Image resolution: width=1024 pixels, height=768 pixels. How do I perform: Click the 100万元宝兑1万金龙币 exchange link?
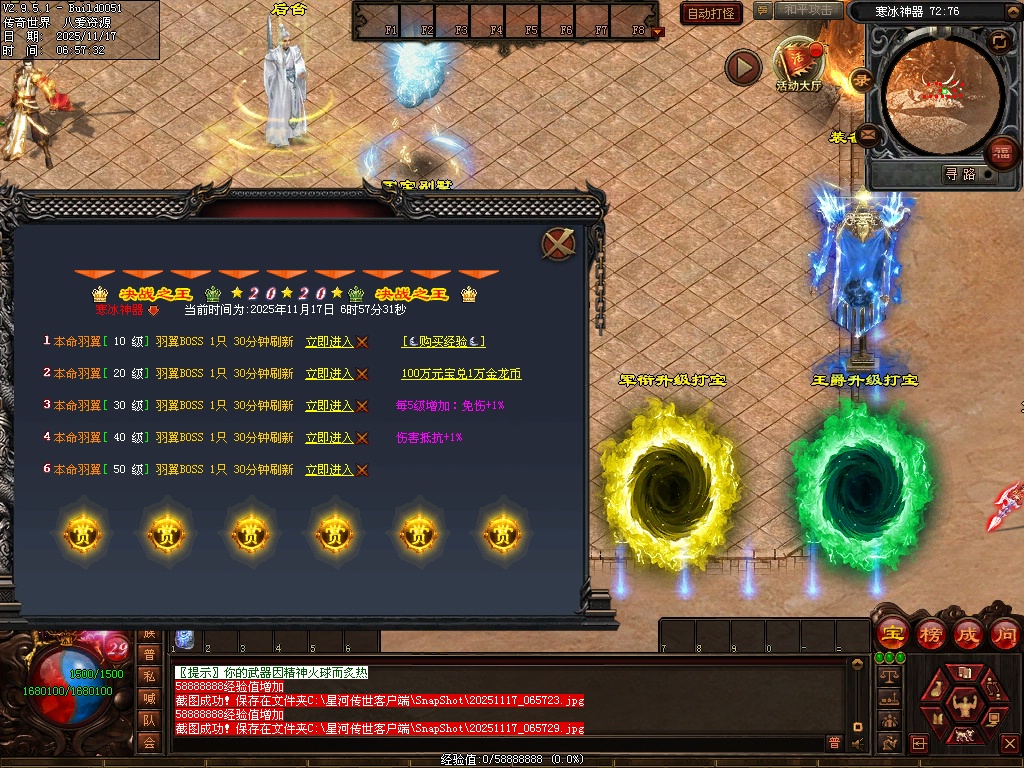[x=461, y=374]
